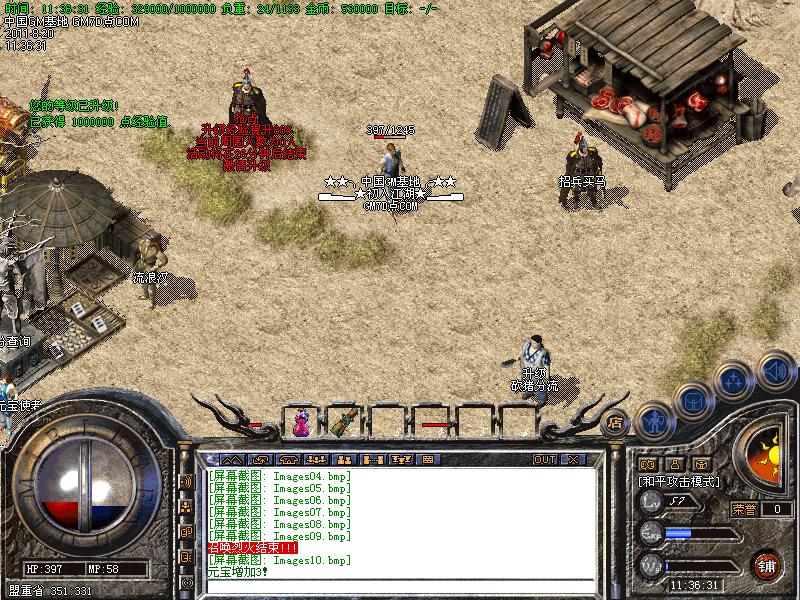Open the bag round button
Screen dimensions: 800x600
tap(692, 399)
